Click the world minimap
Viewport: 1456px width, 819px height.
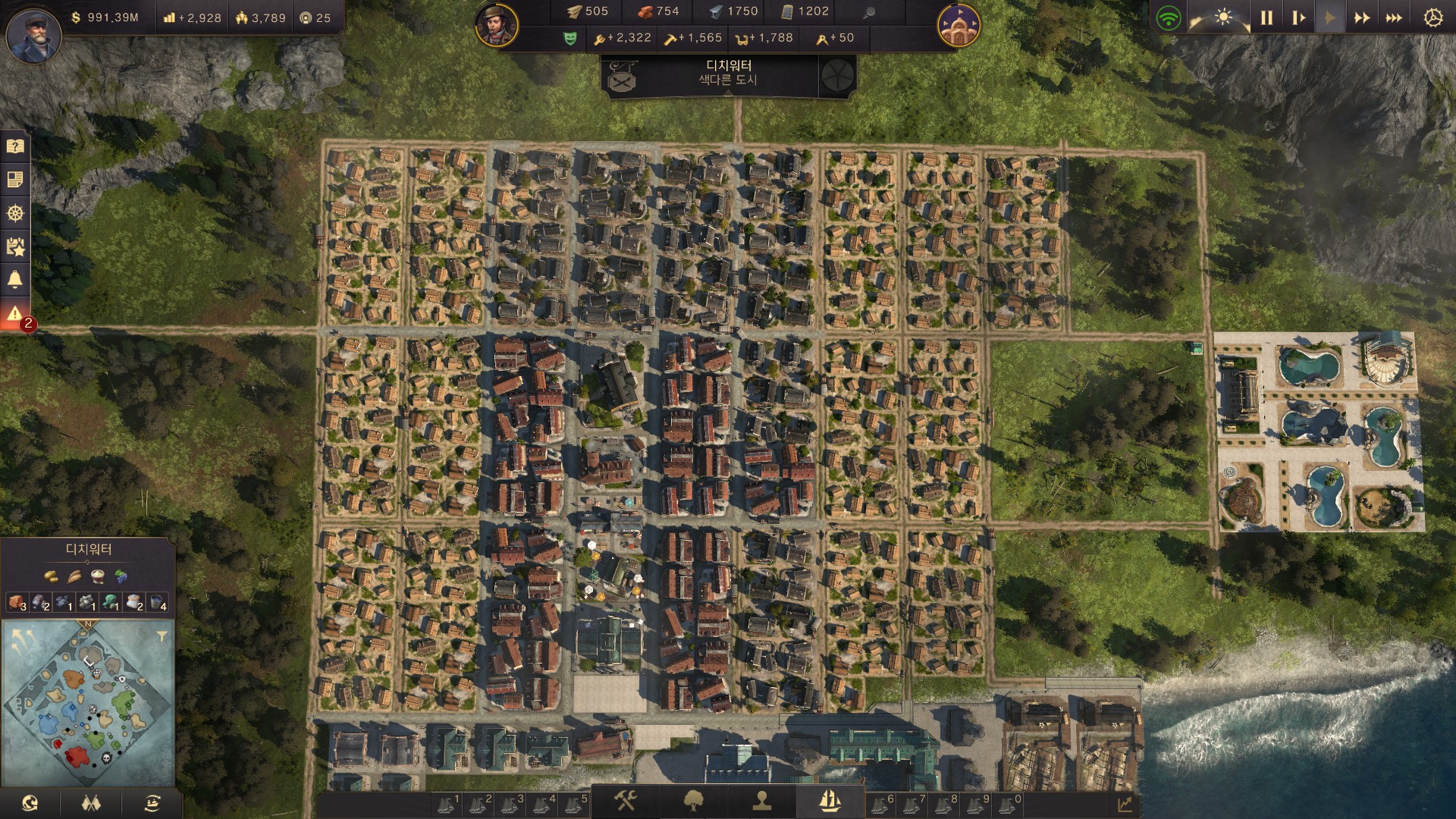[x=89, y=701]
